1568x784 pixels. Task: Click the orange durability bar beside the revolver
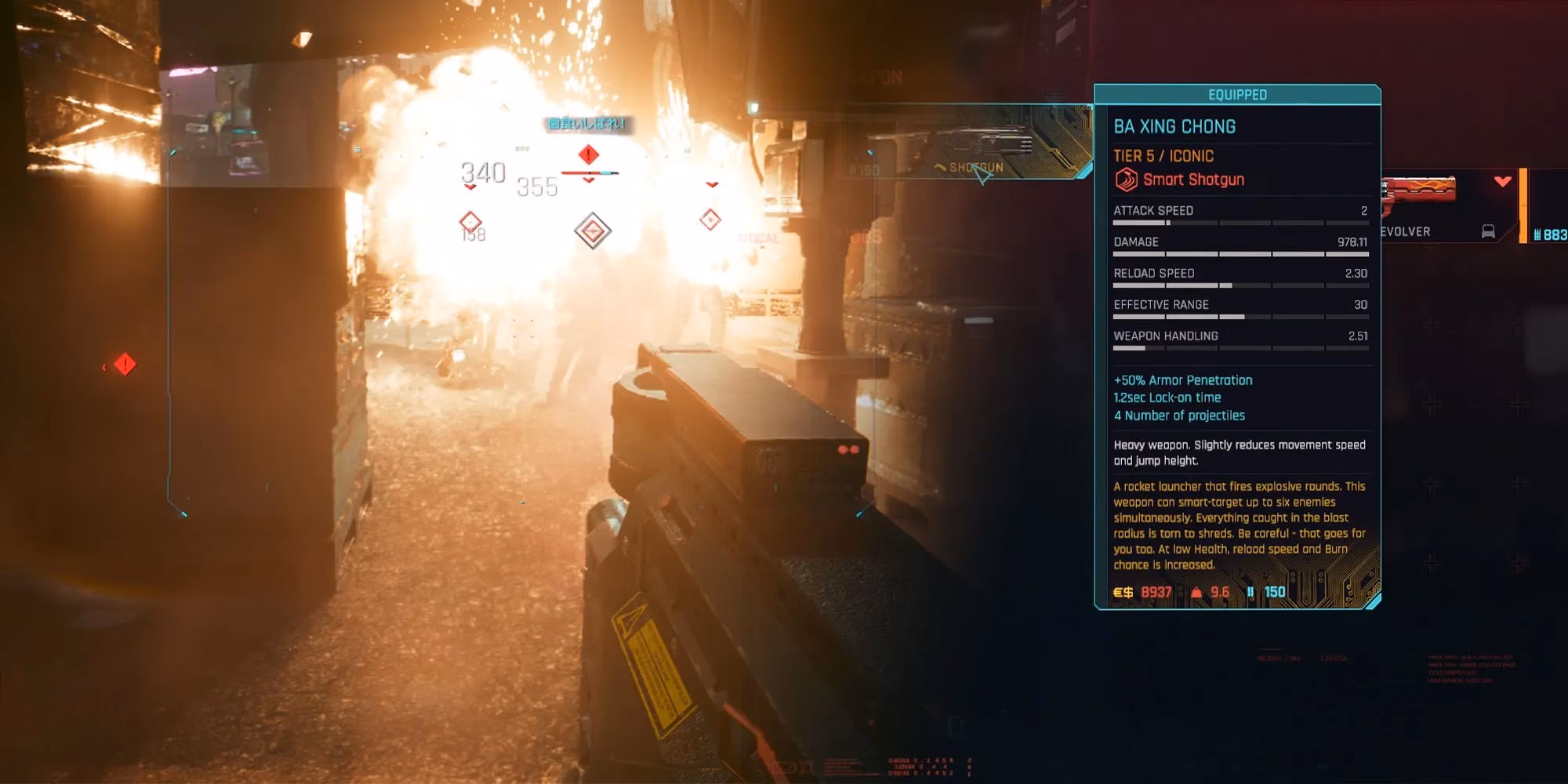point(1523,205)
